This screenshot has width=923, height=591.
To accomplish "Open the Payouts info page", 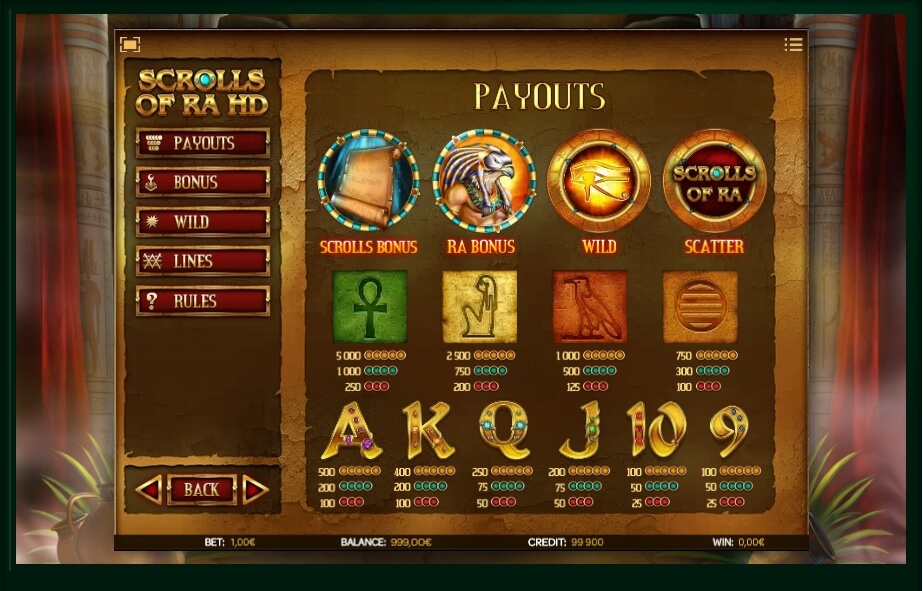I will [203, 143].
